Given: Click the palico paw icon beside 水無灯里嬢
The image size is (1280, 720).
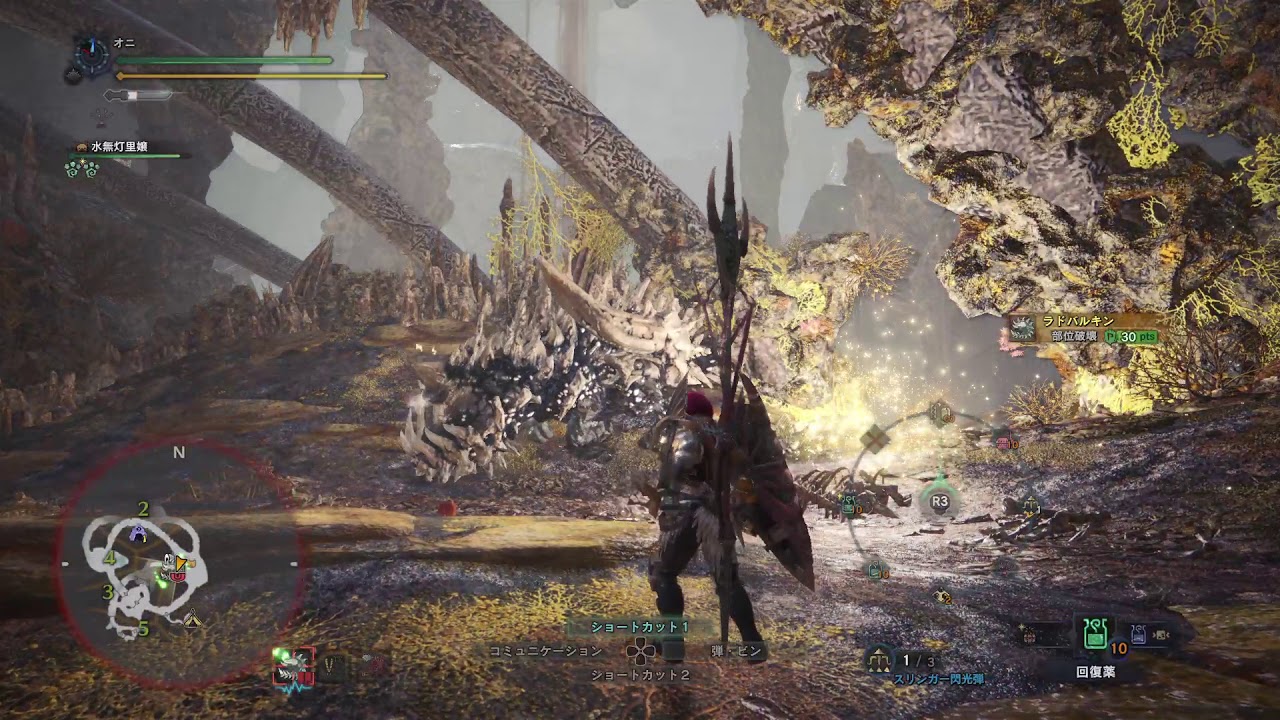Looking at the screenshot, I should point(81,146).
